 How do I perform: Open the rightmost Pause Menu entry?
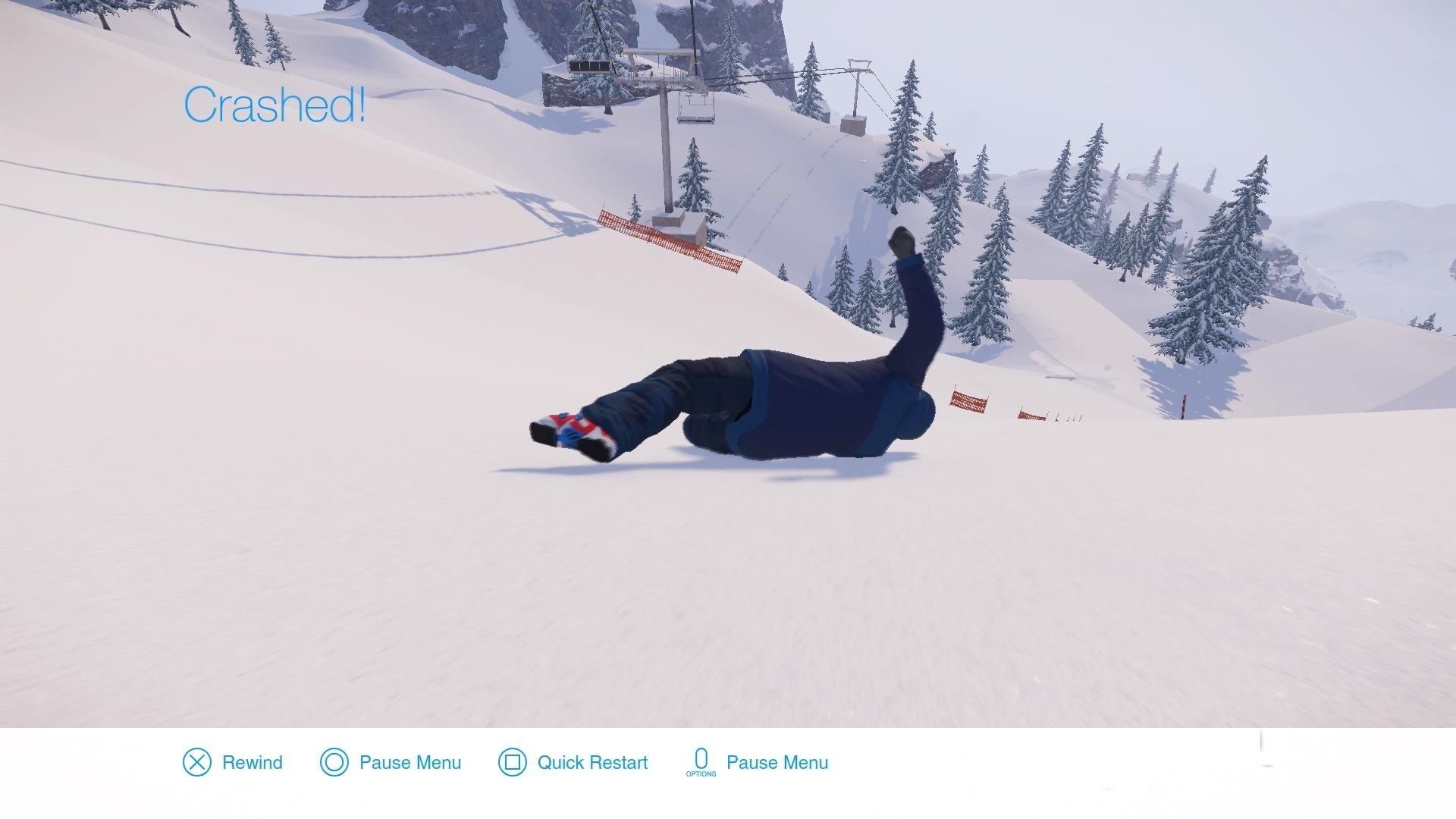(777, 763)
